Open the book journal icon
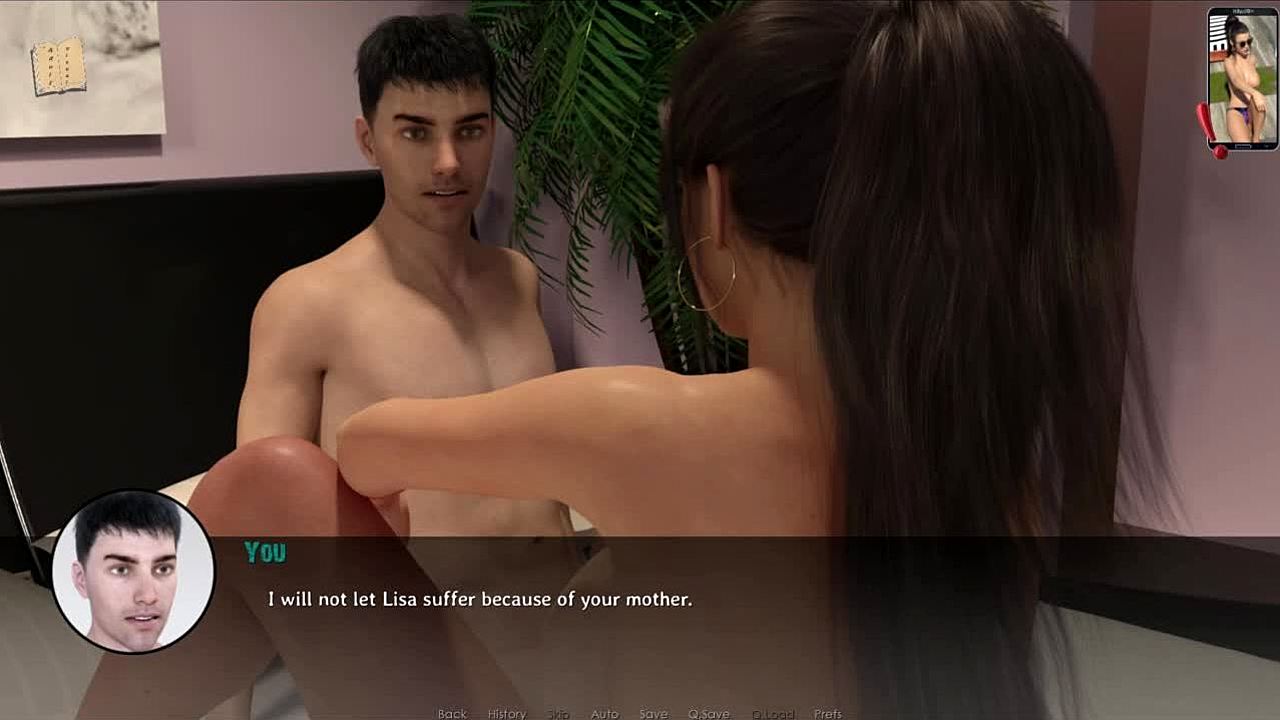Image resolution: width=1280 pixels, height=720 pixels. pyautogui.click(x=58, y=66)
